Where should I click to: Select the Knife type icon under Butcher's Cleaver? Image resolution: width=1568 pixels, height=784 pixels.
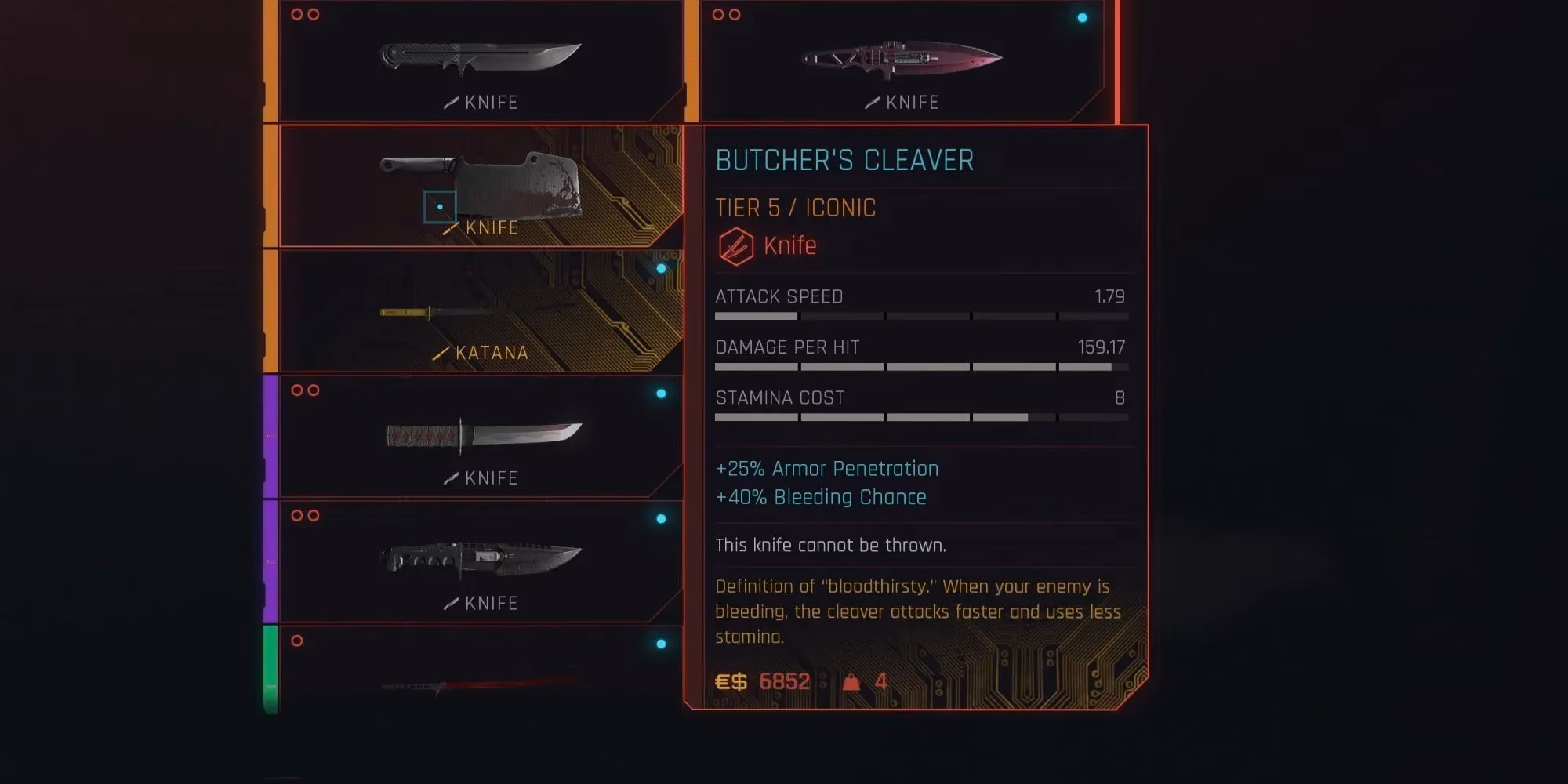pyautogui.click(x=735, y=245)
